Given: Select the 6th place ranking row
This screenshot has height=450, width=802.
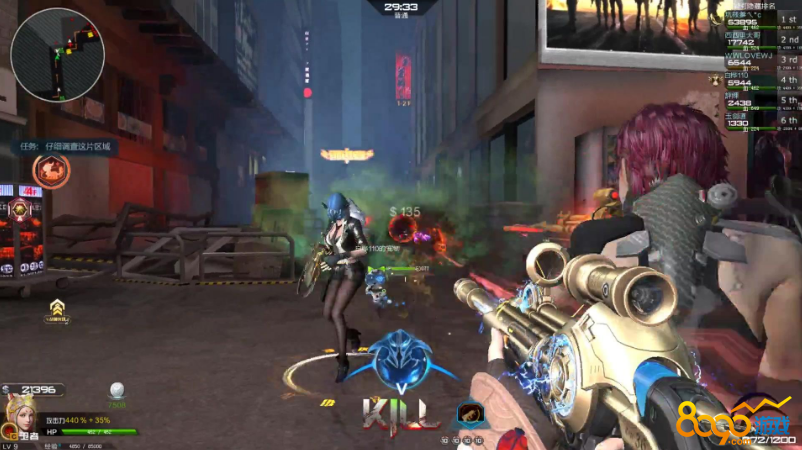Looking at the screenshot, I should click(x=761, y=120).
